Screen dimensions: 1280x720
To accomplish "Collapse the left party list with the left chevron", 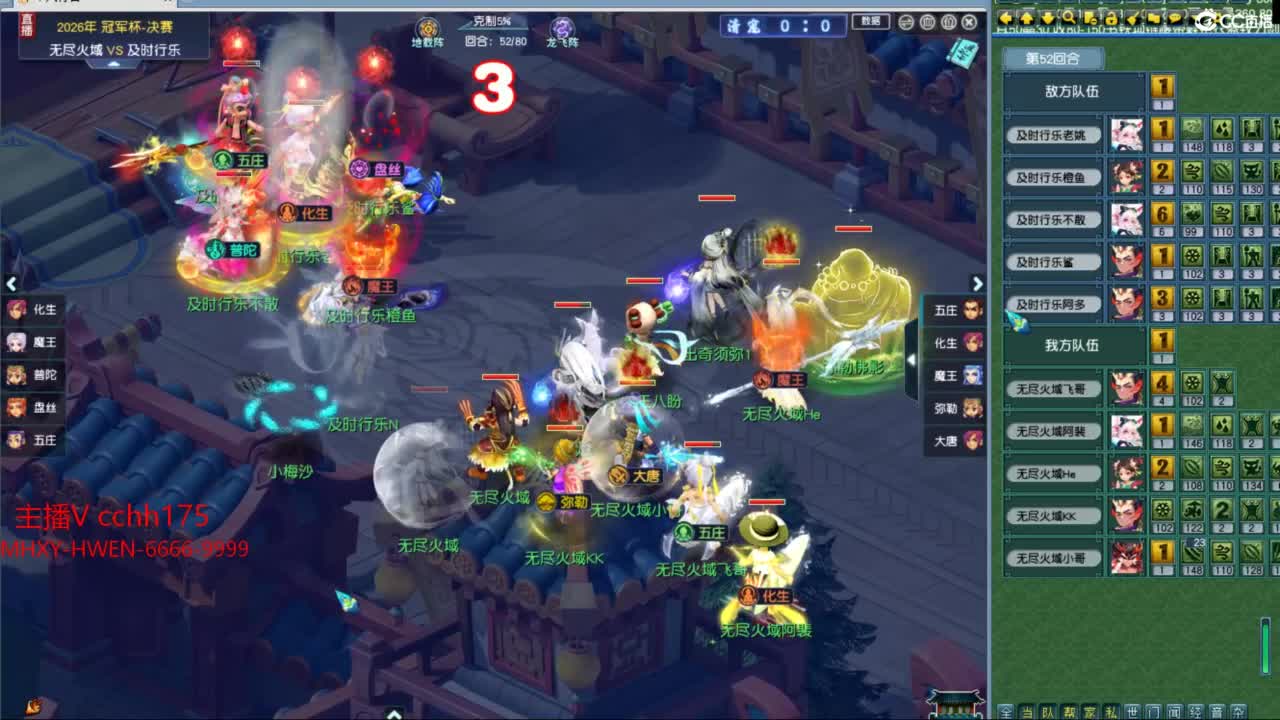I will [10, 284].
